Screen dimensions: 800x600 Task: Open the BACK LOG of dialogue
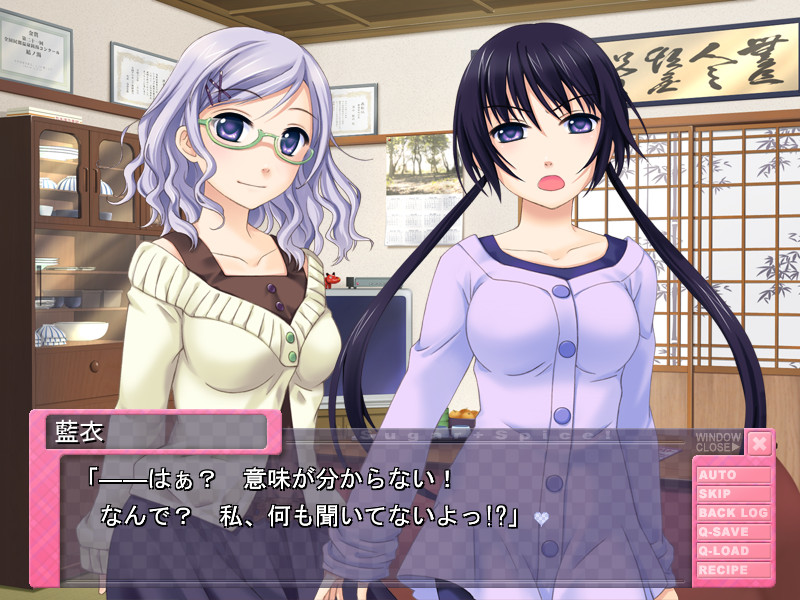[733, 513]
